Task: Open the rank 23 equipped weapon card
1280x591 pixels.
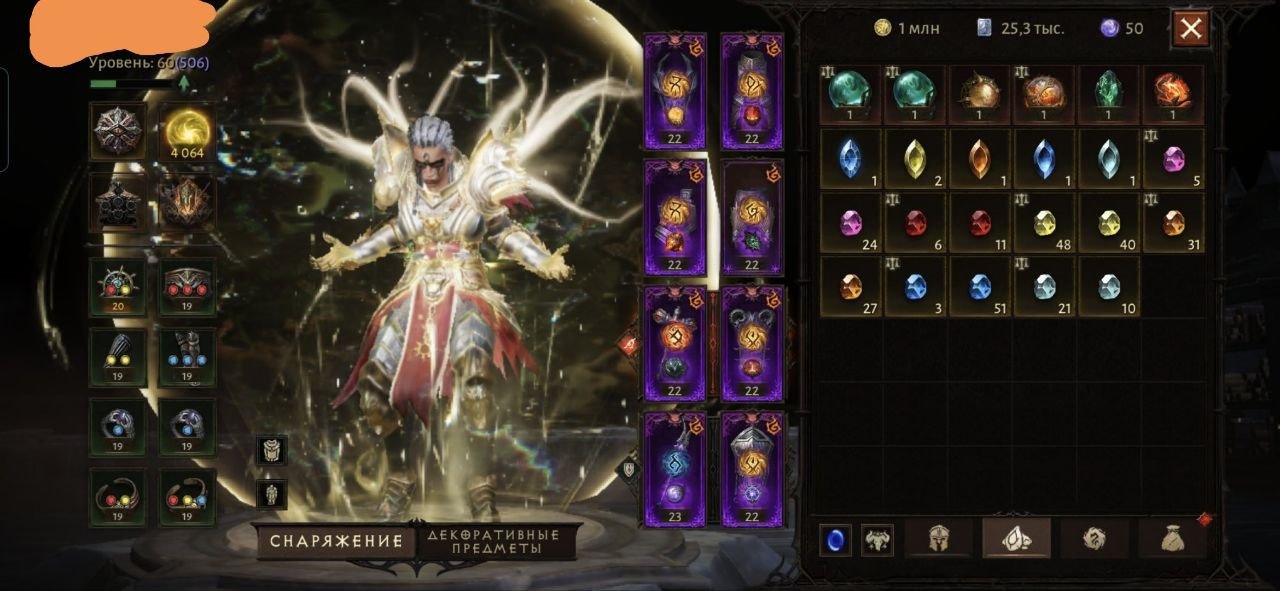Action: point(674,468)
